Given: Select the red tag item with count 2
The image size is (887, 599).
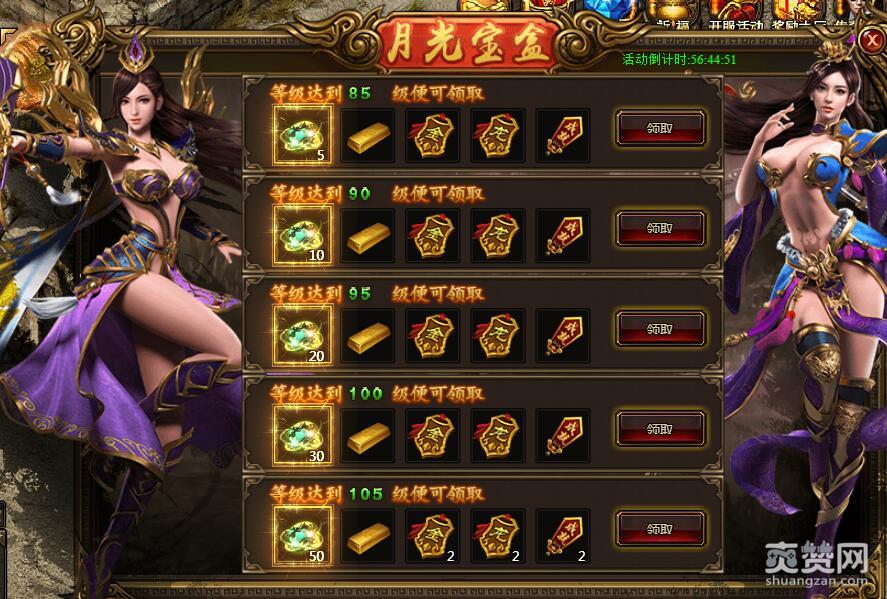Looking at the screenshot, I should [562, 536].
